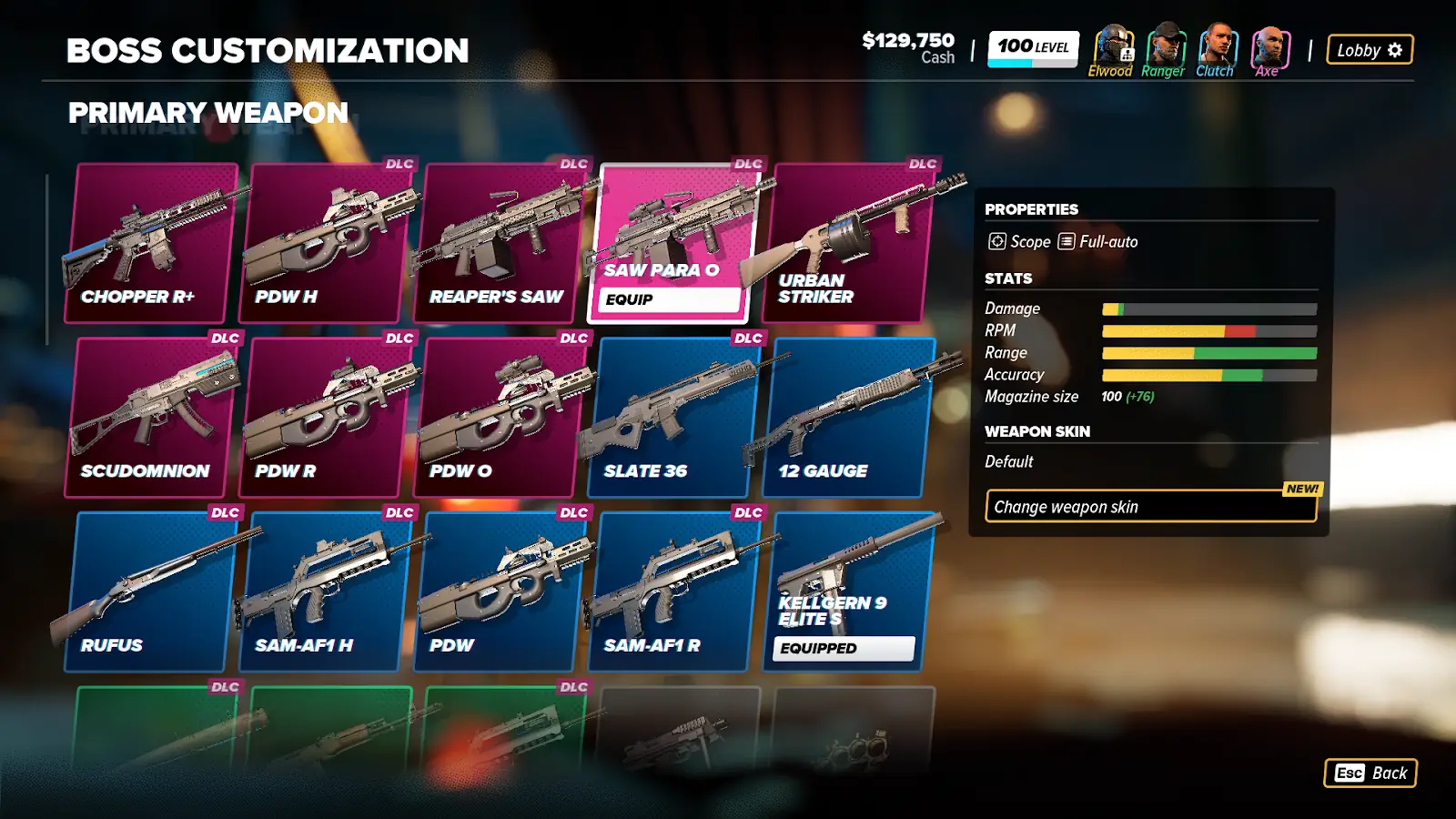
Task: Pick the PDW O weapon tile
Action: [499, 418]
